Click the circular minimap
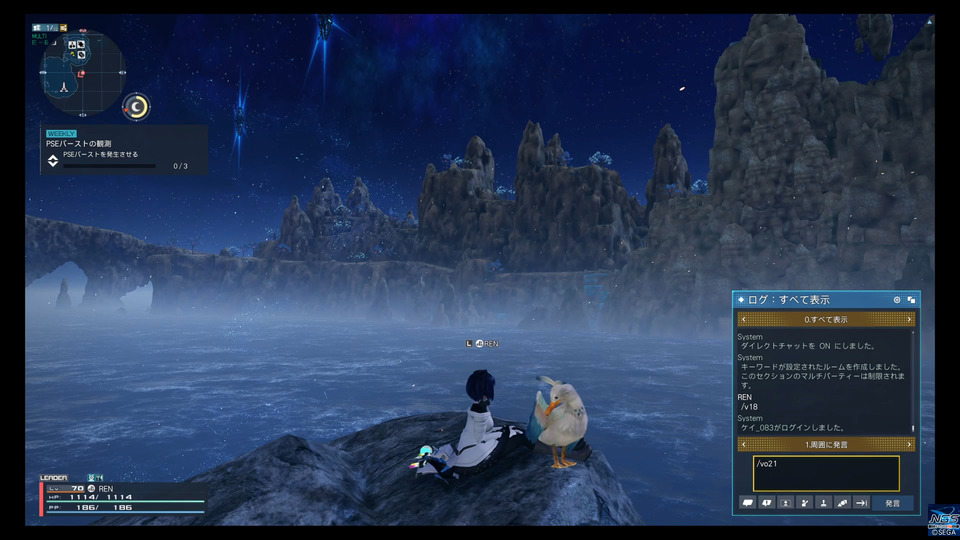The image size is (960, 540). tap(82, 71)
